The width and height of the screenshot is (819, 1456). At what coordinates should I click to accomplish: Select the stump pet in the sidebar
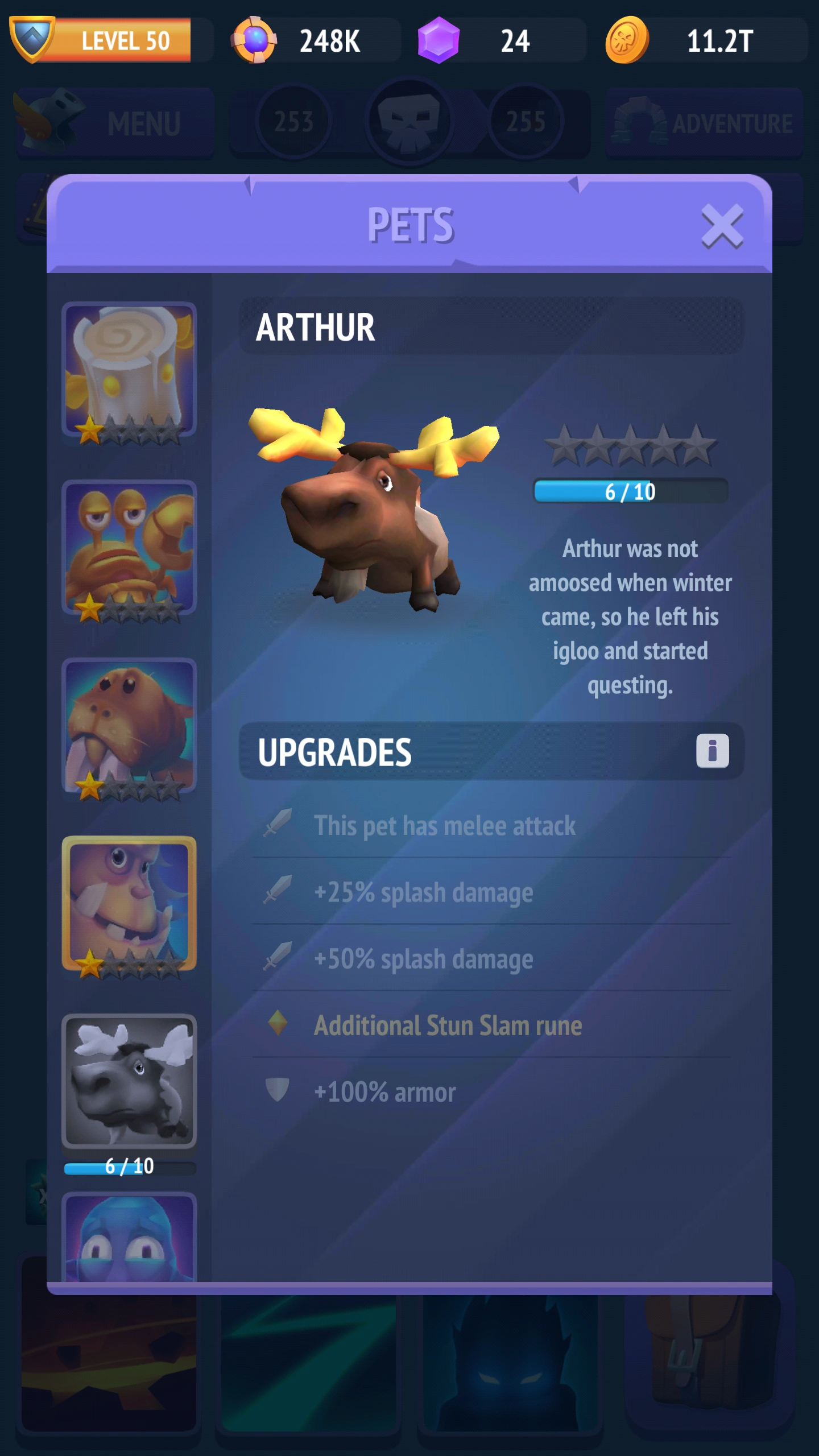point(130,370)
